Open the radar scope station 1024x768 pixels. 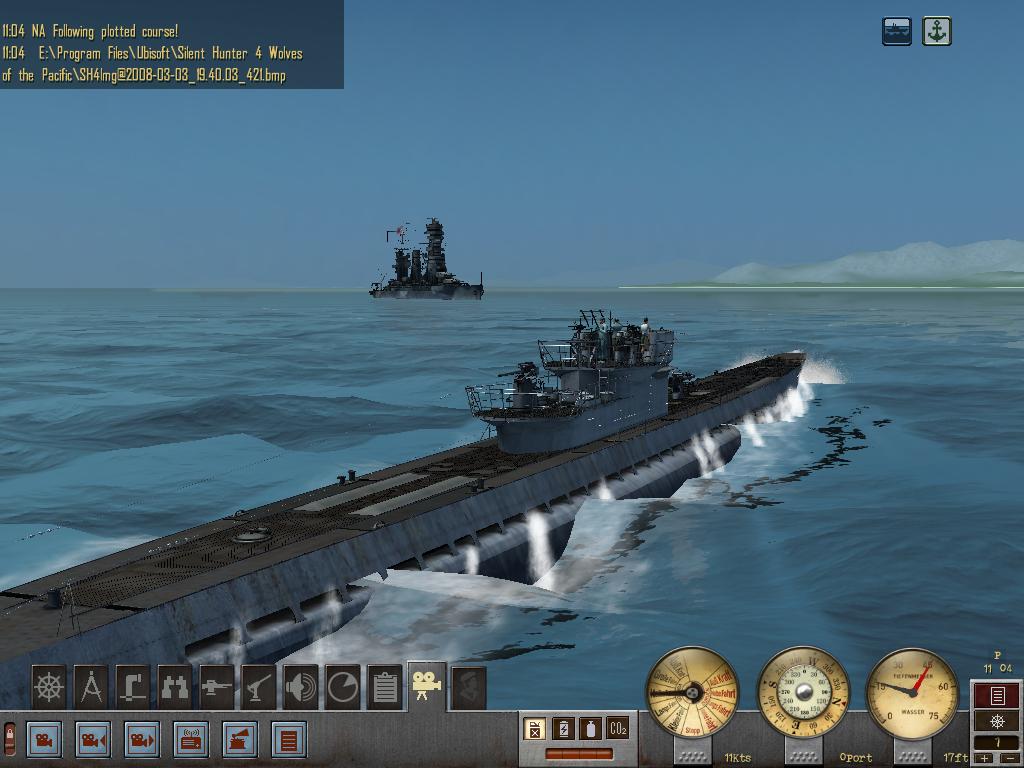click(x=343, y=688)
